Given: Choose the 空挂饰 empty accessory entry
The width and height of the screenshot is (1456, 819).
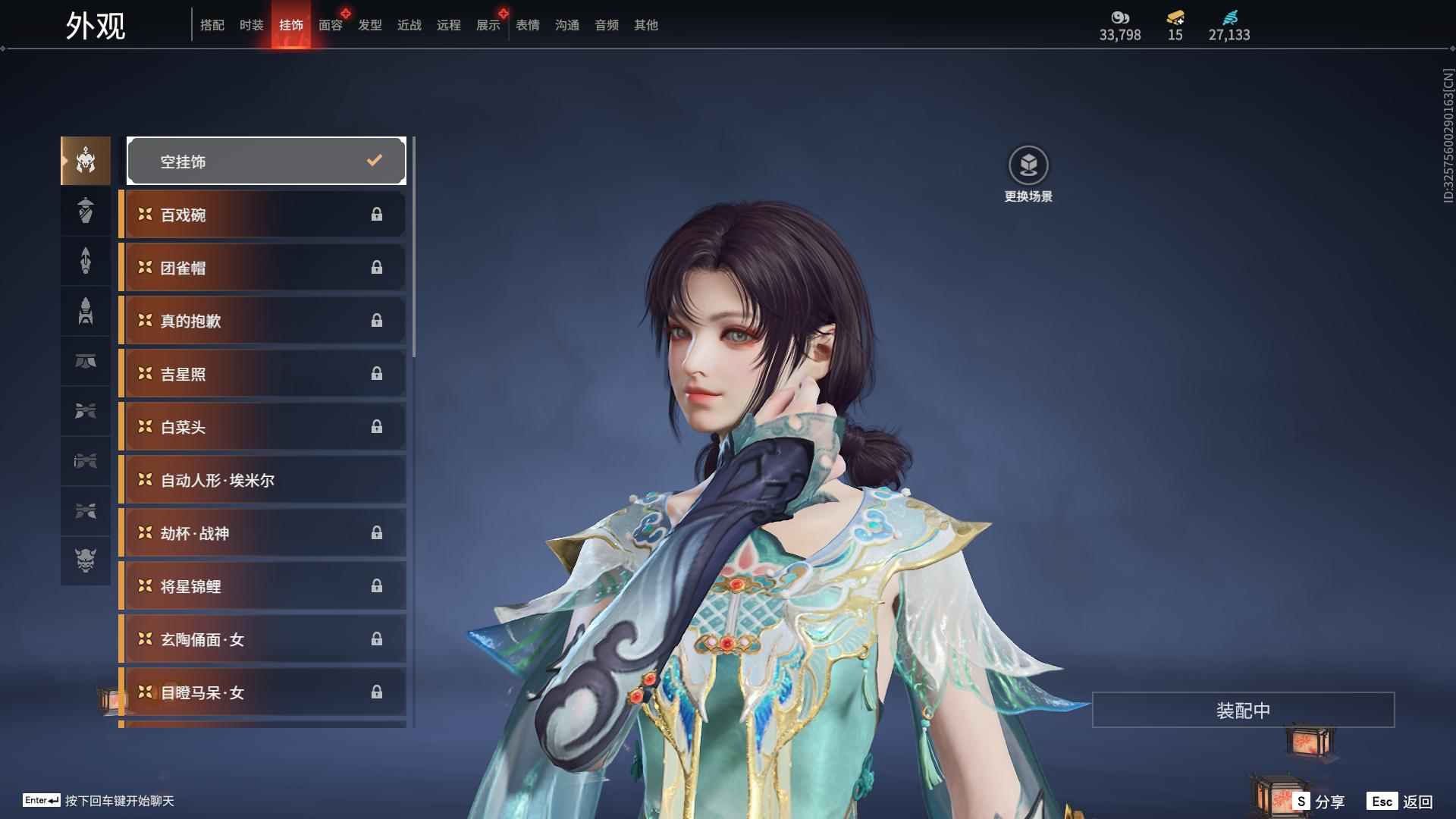Looking at the screenshot, I should (266, 161).
